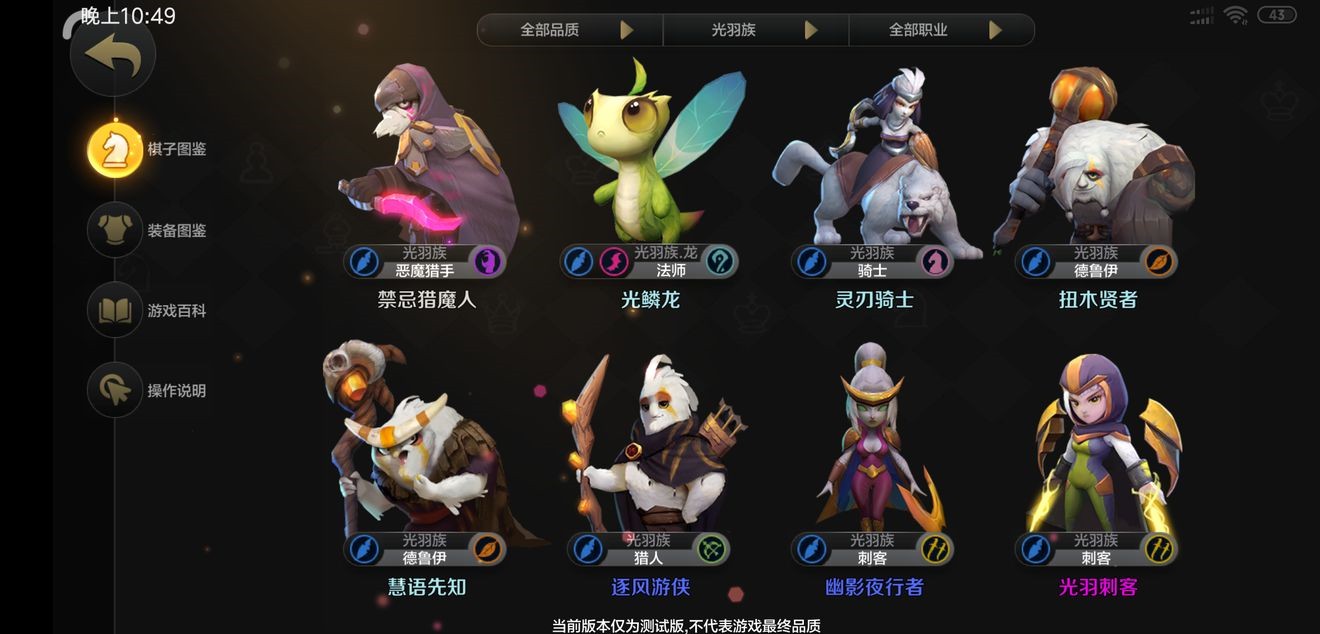Click the 骑士 knight class icon
Viewport: 1320px width, 634px height.
pyautogui.click(x=935, y=262)
